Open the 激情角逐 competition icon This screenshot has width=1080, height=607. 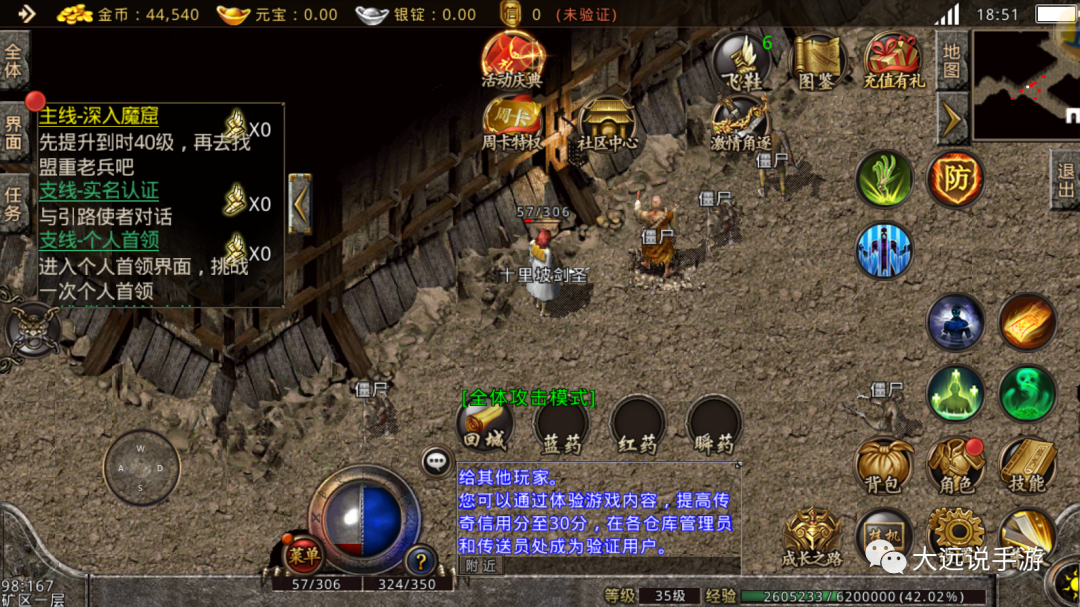[x=741, y=124]
